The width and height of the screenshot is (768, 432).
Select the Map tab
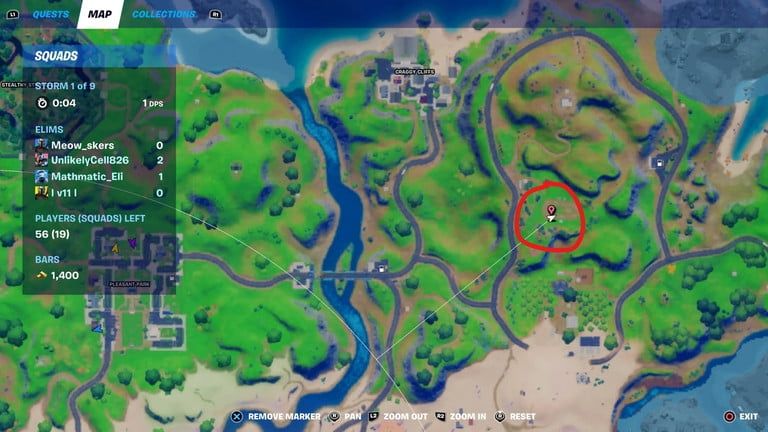tap(99, 14)
